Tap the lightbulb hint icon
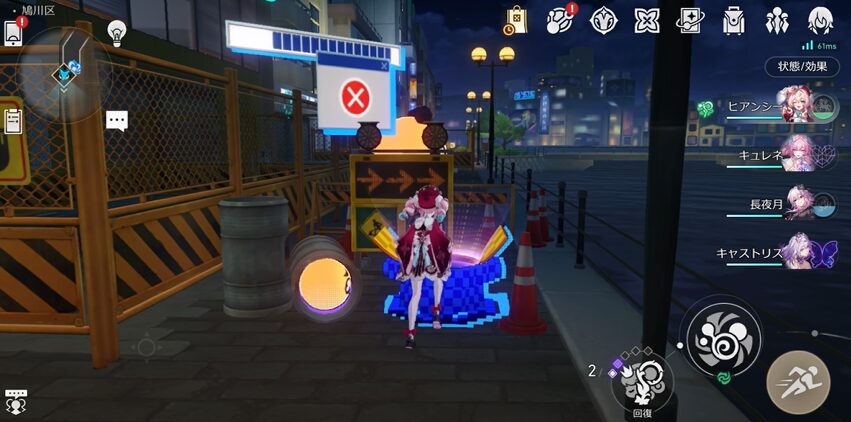 (x=117, y=32)
